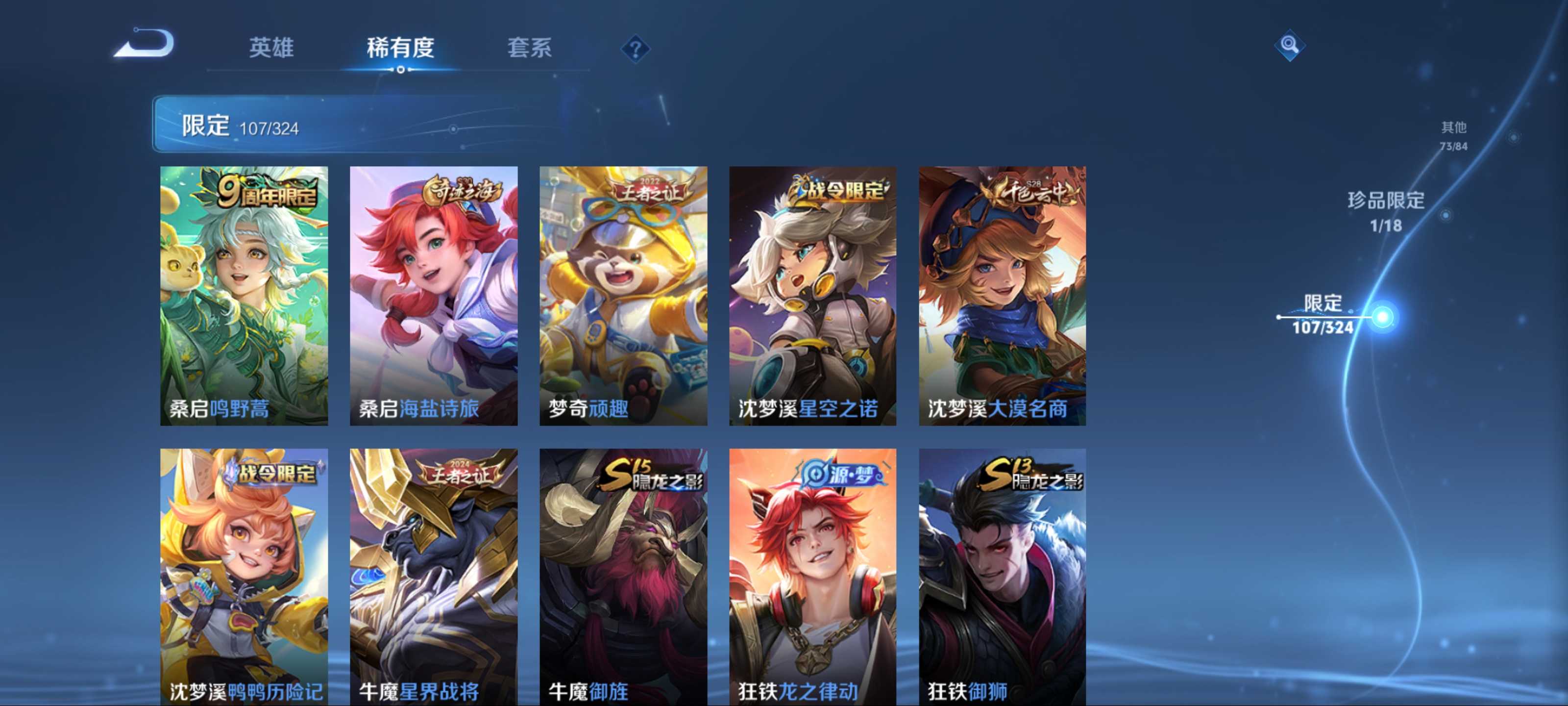Open the 狂铁 龙之律动 skin

(812, 576)
